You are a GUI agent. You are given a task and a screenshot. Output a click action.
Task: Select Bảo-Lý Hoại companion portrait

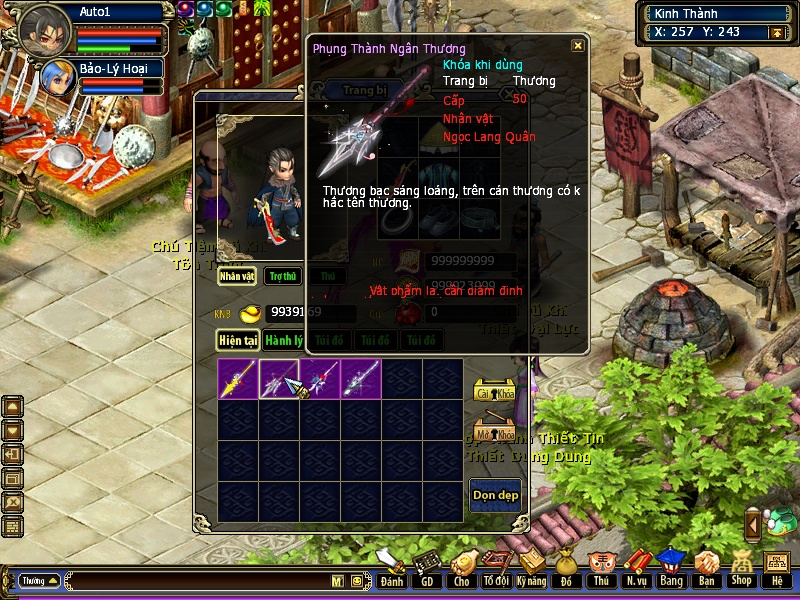[x=57, y=77]
